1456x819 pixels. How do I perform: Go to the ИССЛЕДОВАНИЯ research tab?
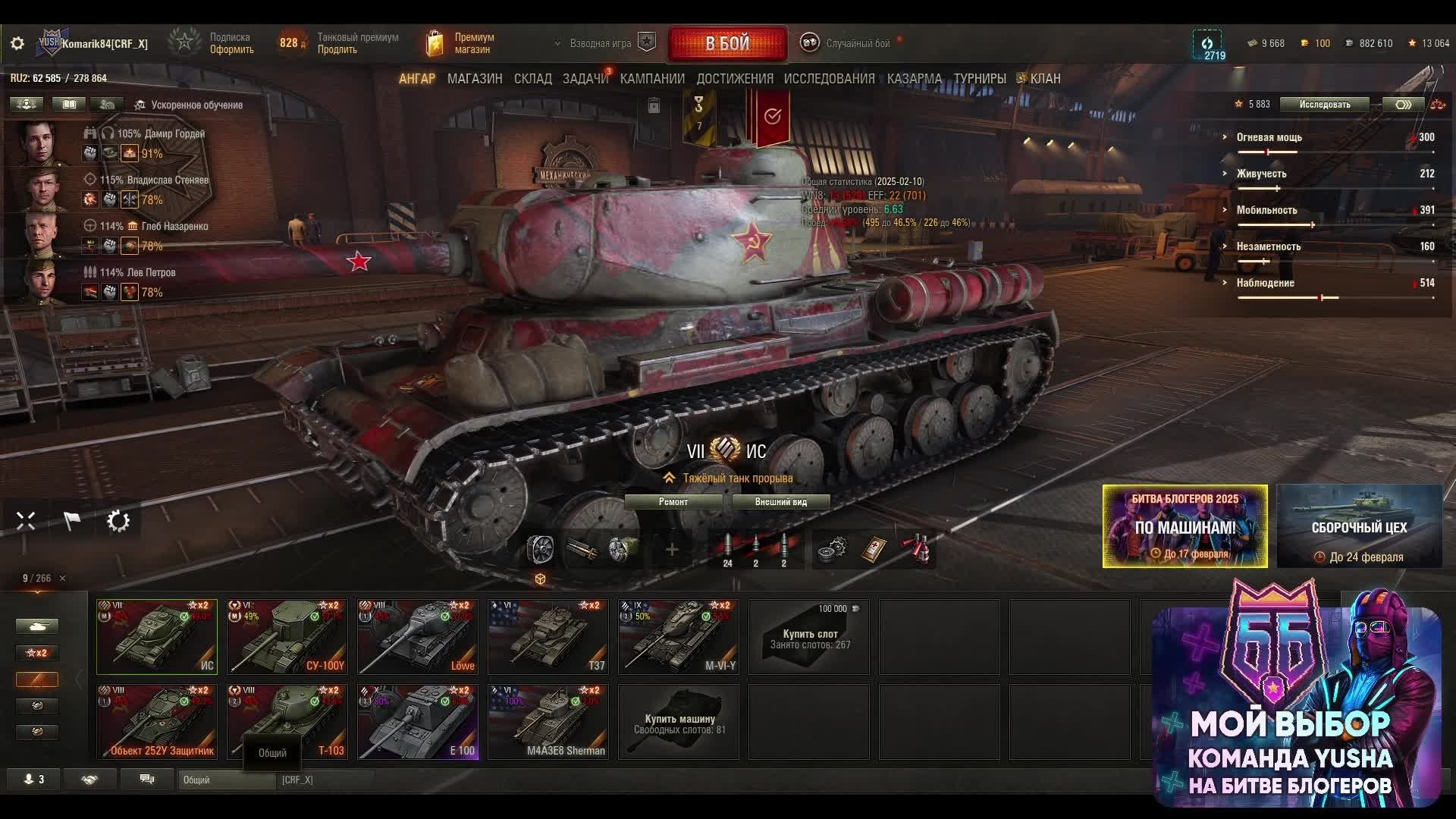(829, 79)
